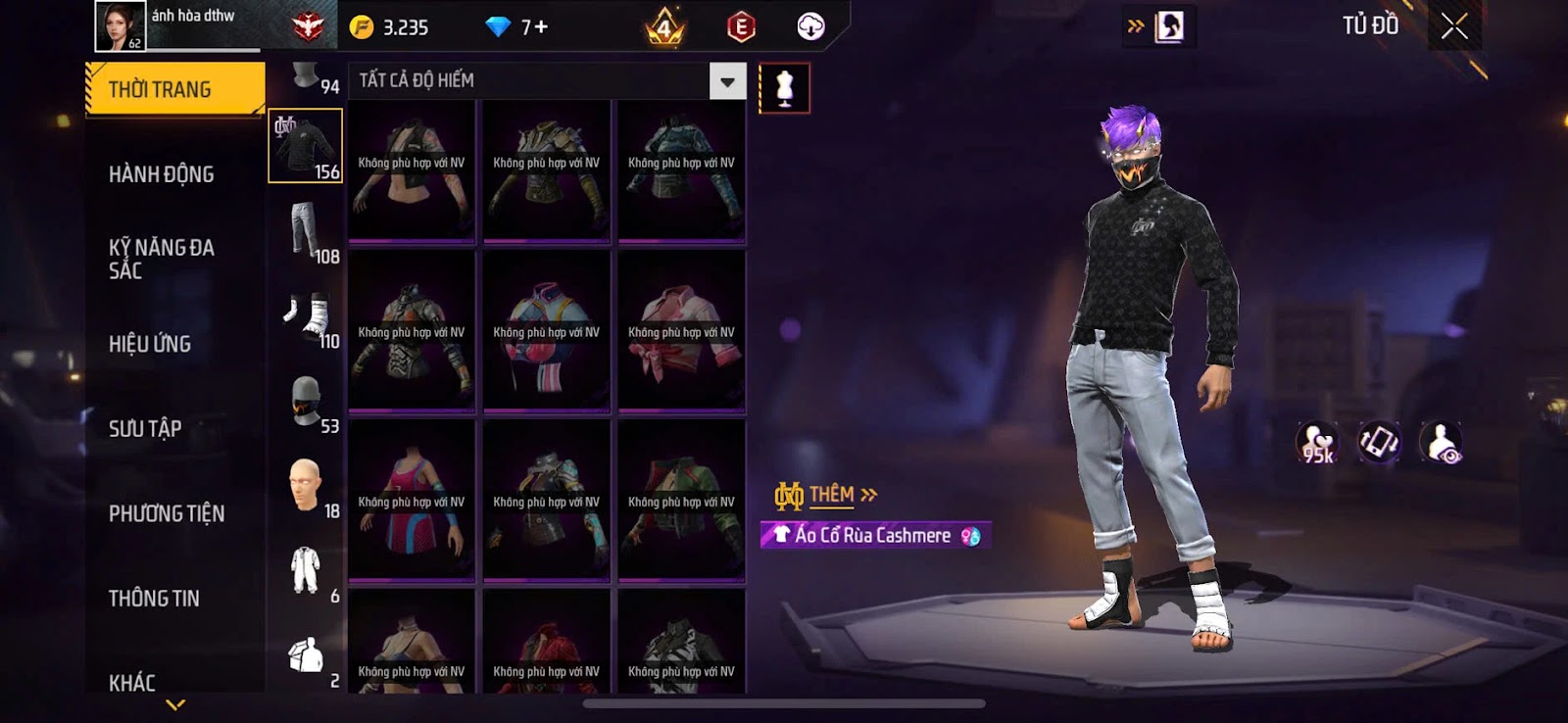Choose the pants category with 108 items

306,231
